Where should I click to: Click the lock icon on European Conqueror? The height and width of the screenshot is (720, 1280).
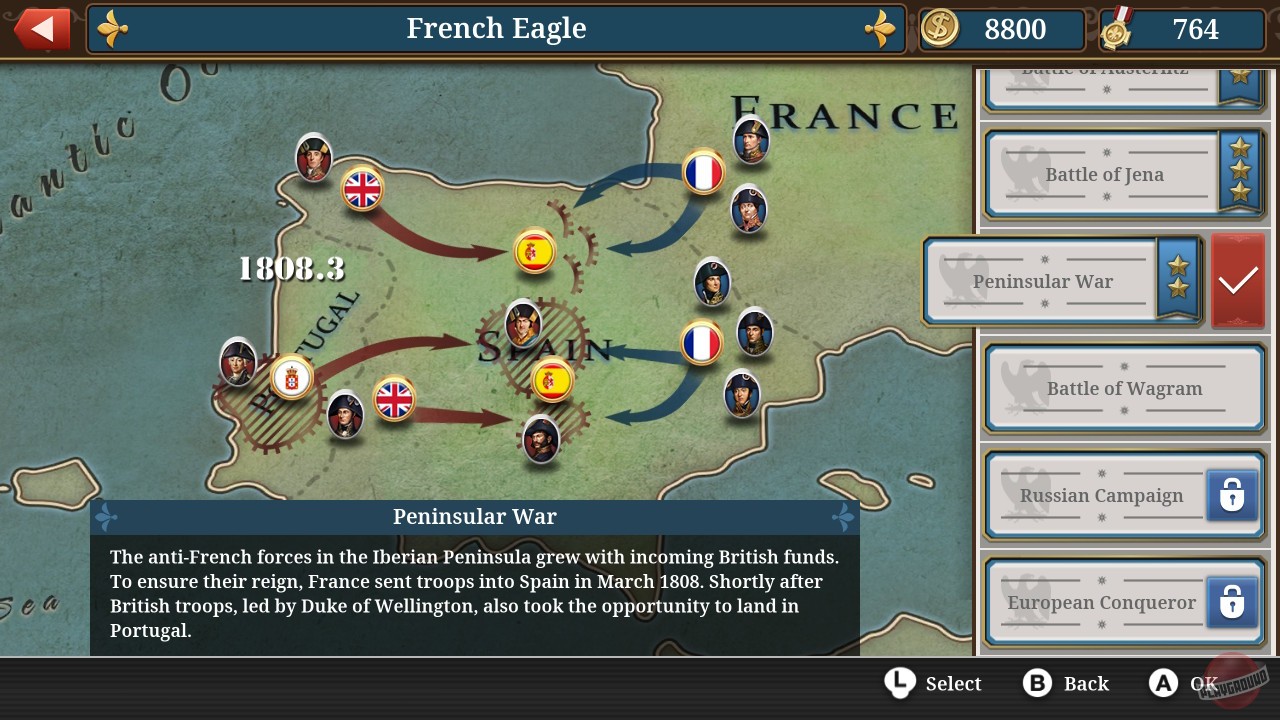pyautogui.click(x=1231, y=602)
